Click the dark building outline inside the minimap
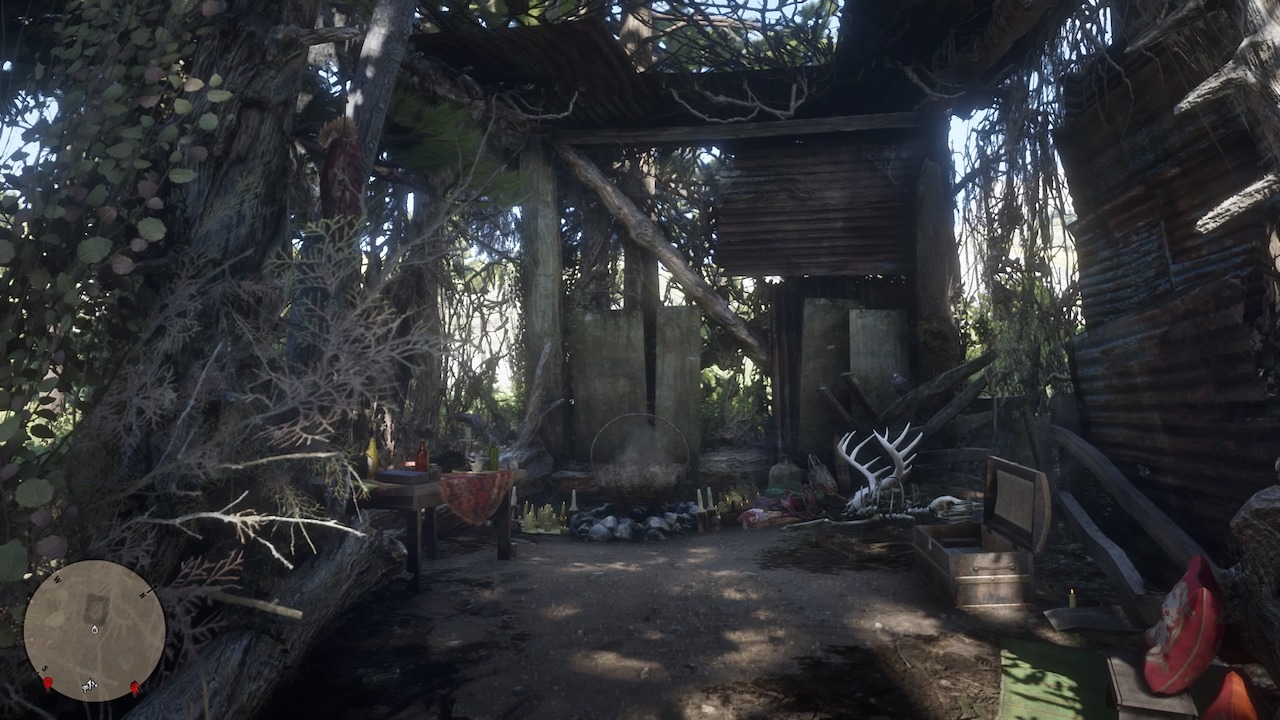 [95, 607]
